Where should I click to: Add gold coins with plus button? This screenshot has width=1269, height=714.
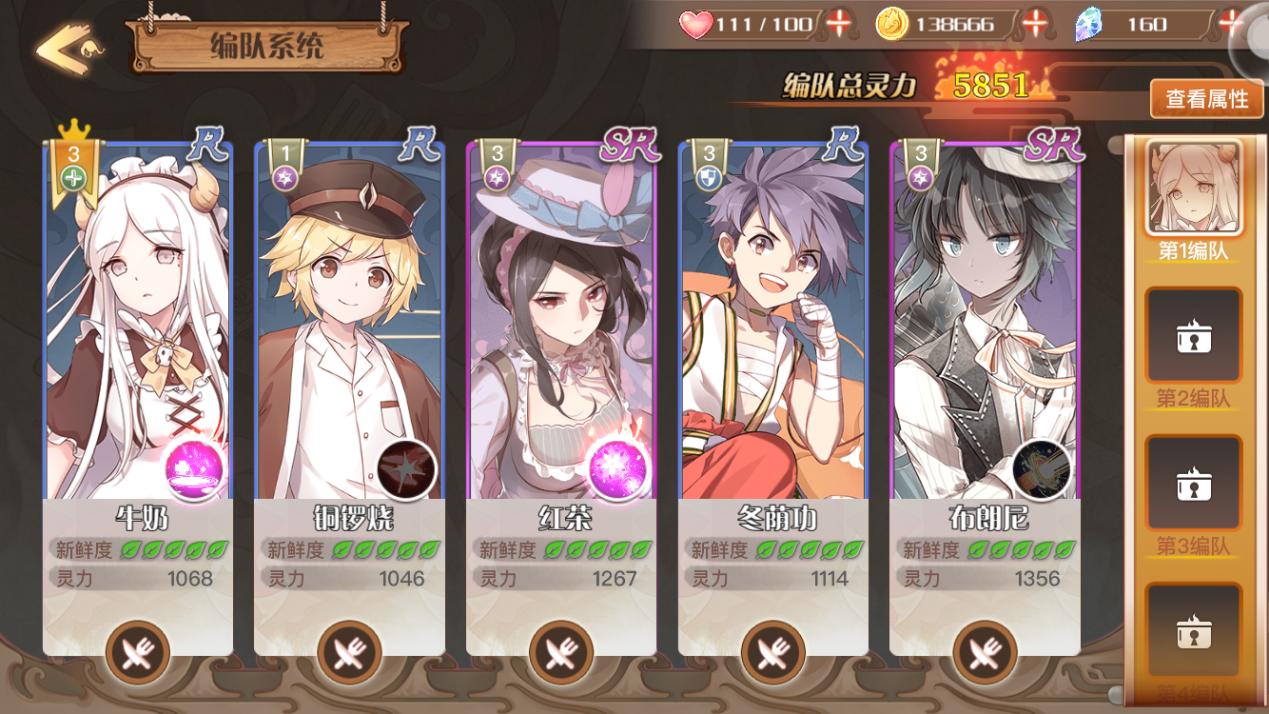pyautogui.click(x=1038, y=23)
